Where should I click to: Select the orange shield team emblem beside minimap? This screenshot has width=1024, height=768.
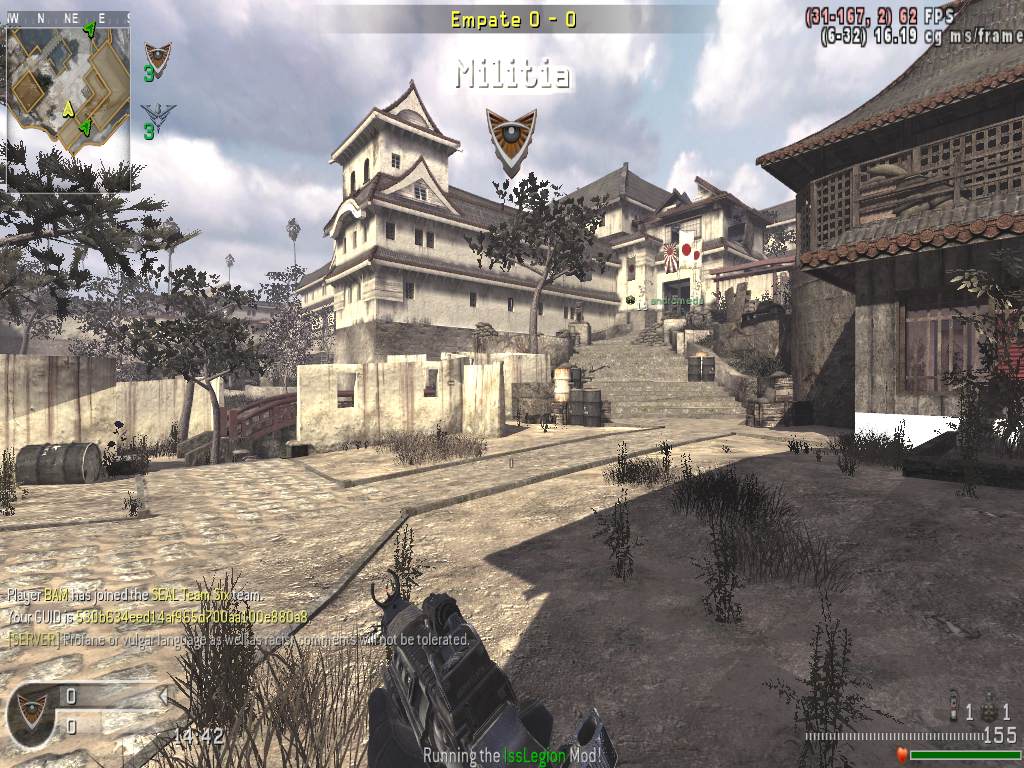point(157,57)
